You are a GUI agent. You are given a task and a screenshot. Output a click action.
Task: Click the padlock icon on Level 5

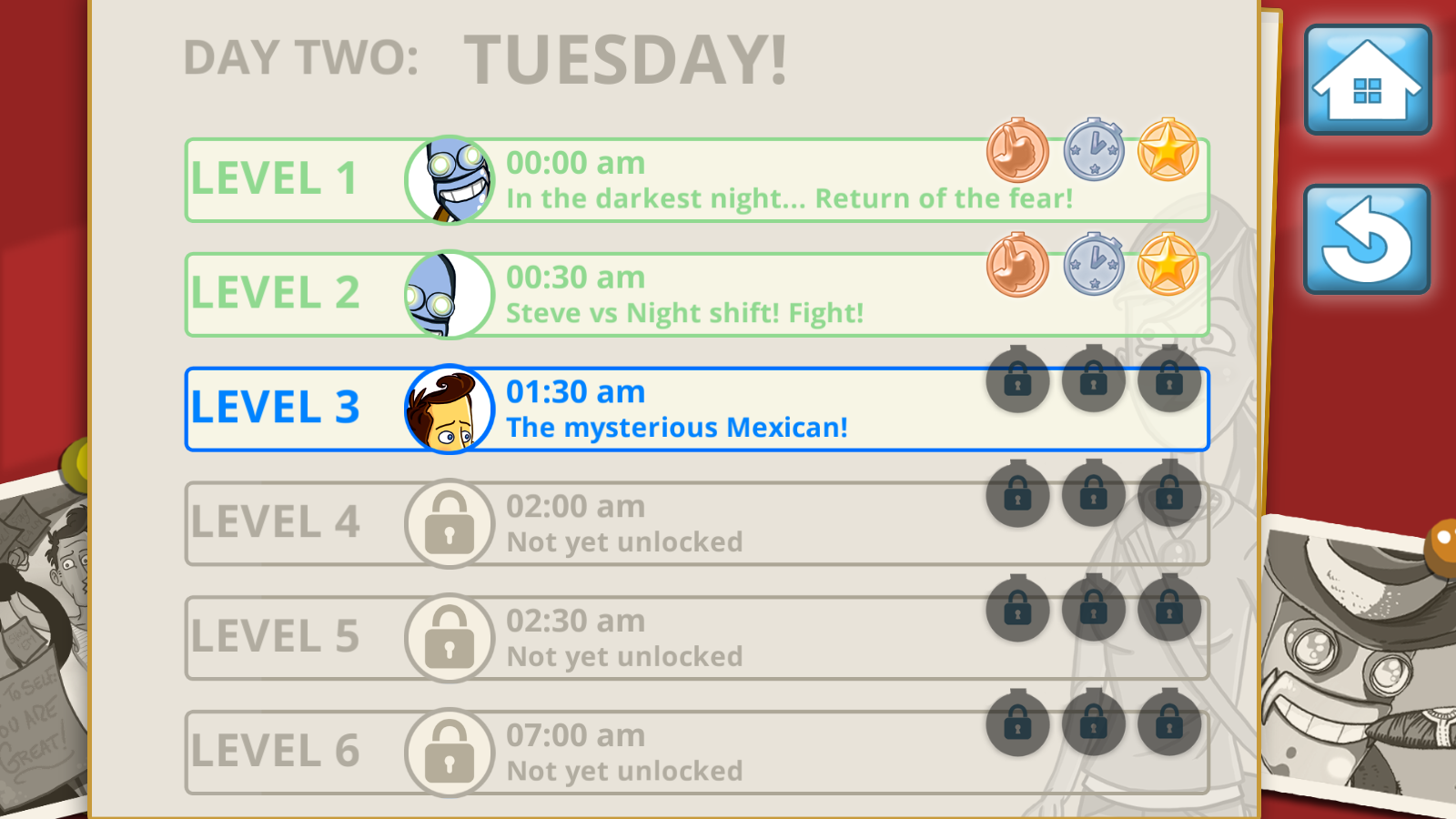450,638
